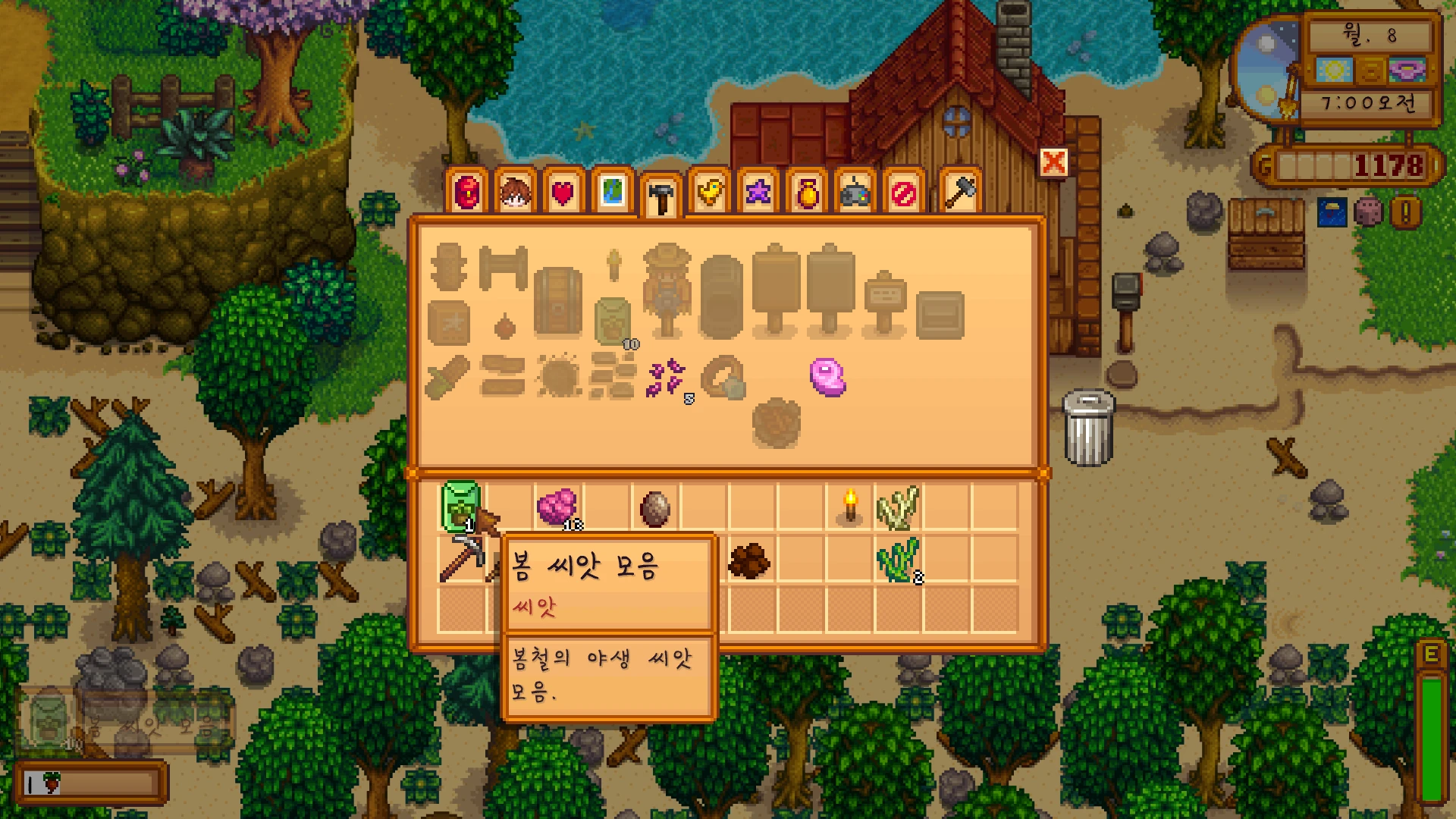Show the world map tab

click(x=613, y=193)
